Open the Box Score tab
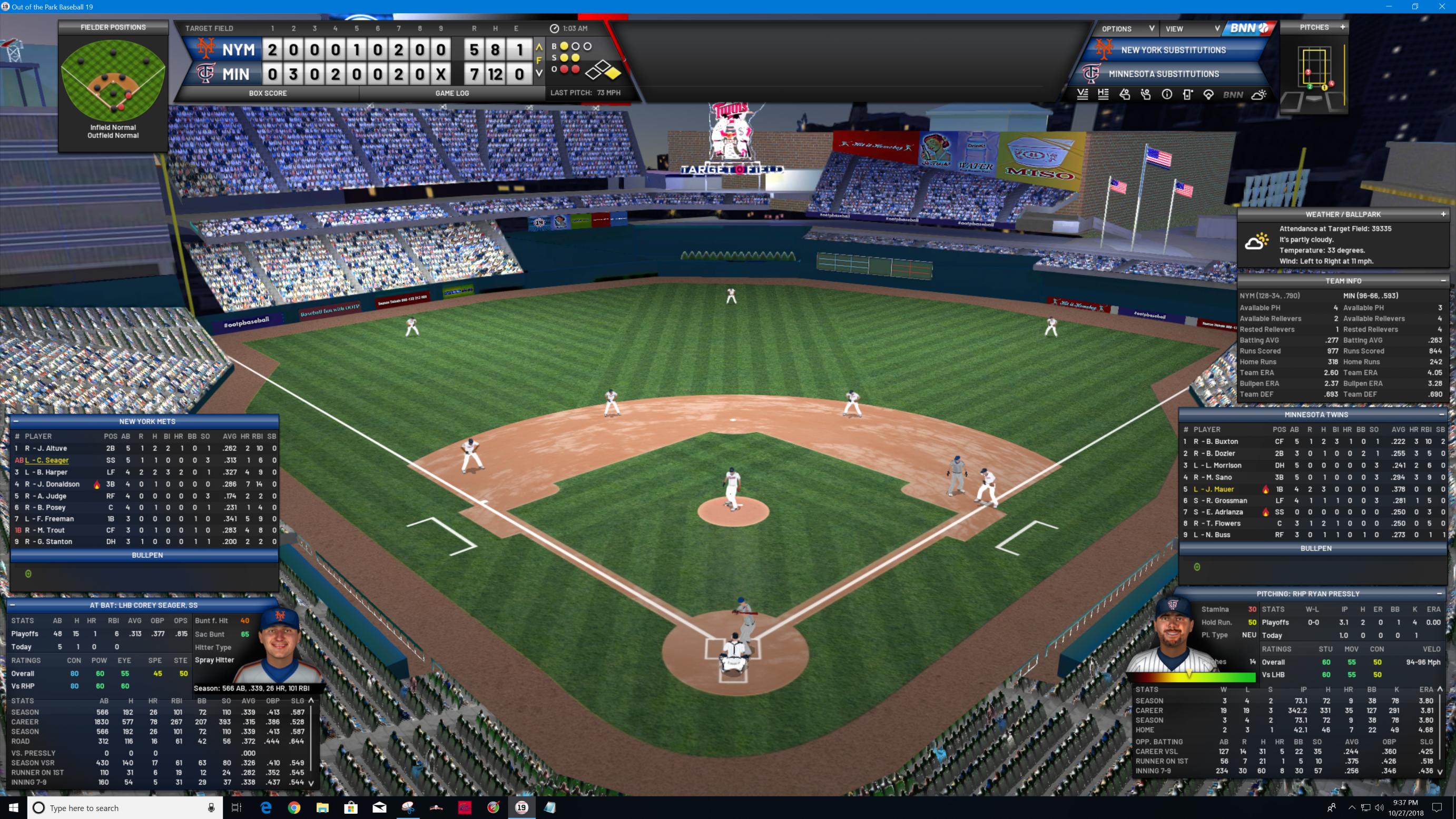The image size is (1456, 819). tap(268, 93)
